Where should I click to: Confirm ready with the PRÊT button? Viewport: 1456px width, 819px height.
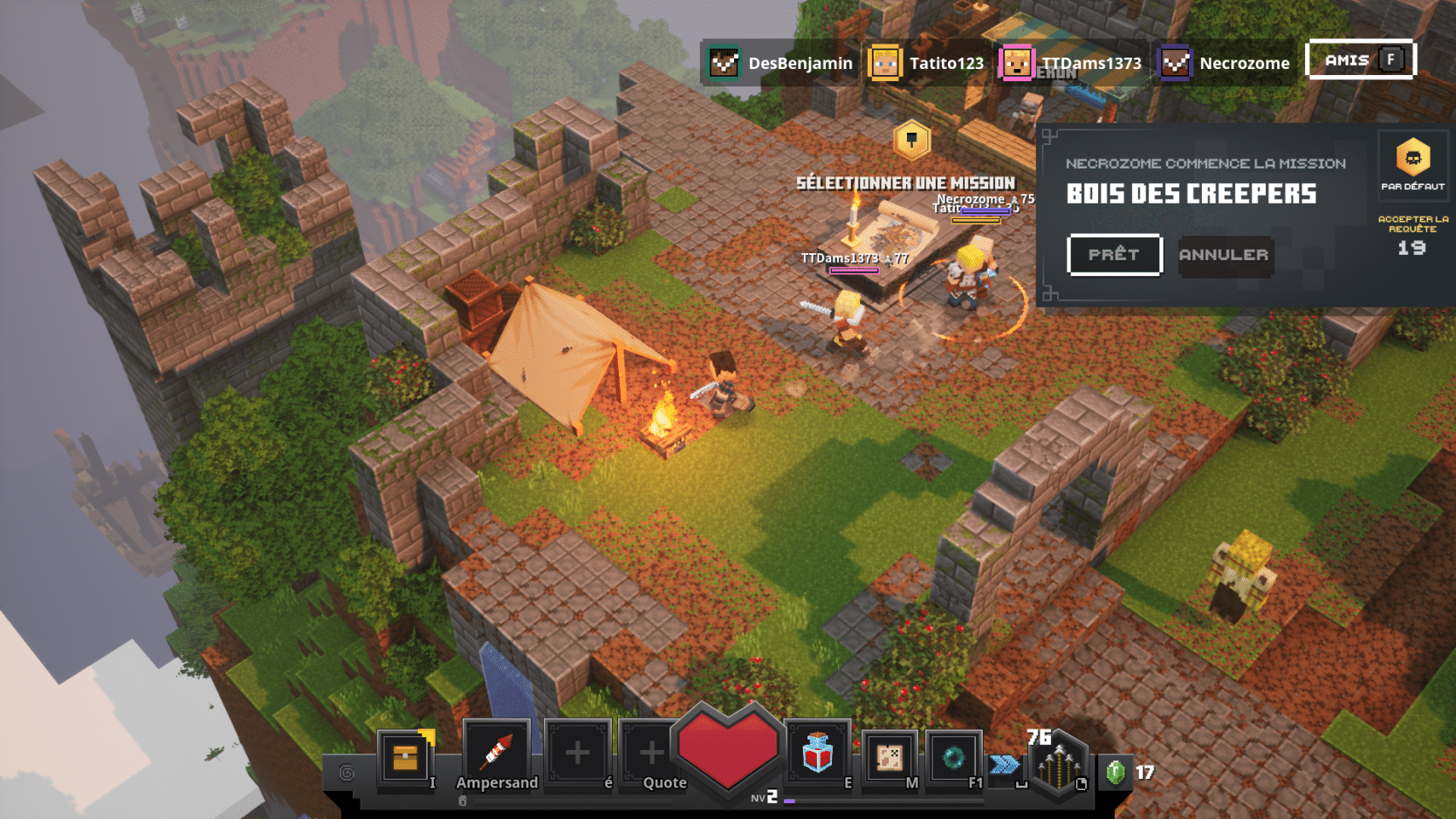tap(1114, 255)
